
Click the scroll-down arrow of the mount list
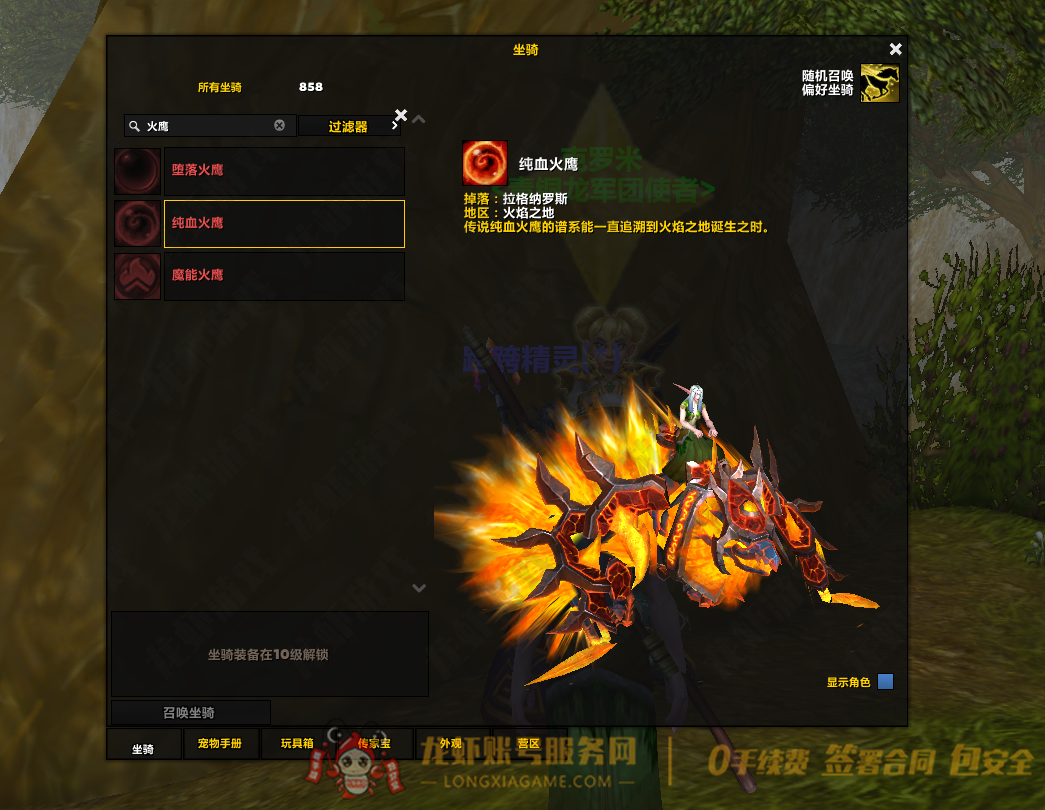(419, 588)
